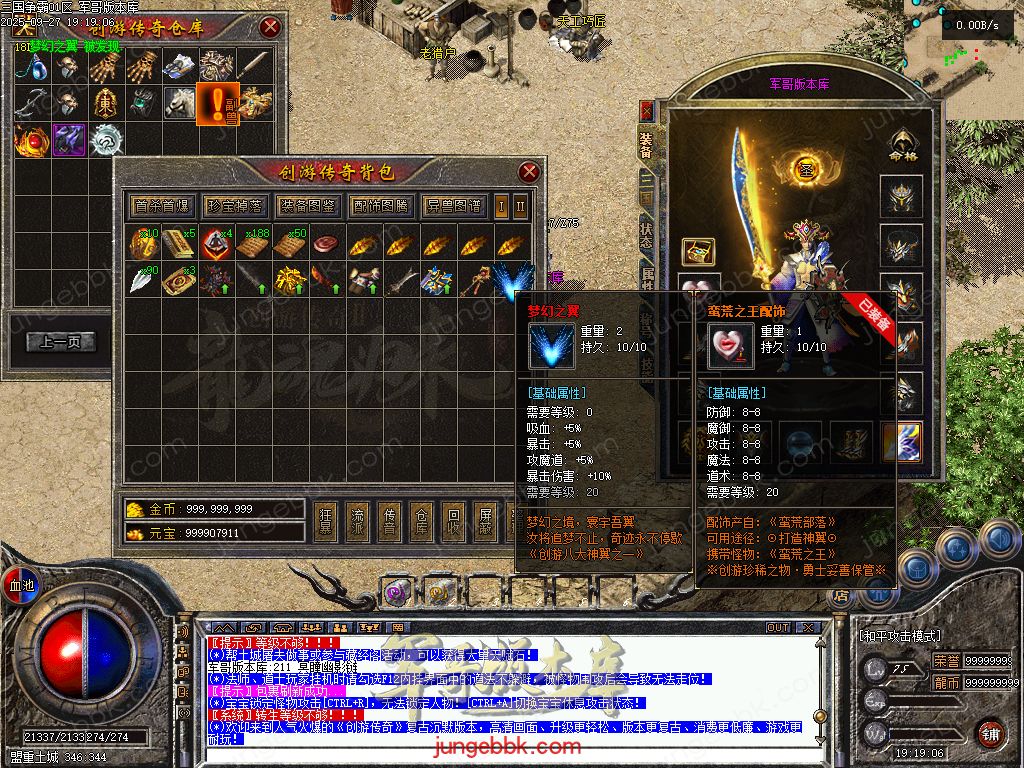
Task: Close the 创游传奇仓库 warehouse window
Action: click(x=269, y=27)
